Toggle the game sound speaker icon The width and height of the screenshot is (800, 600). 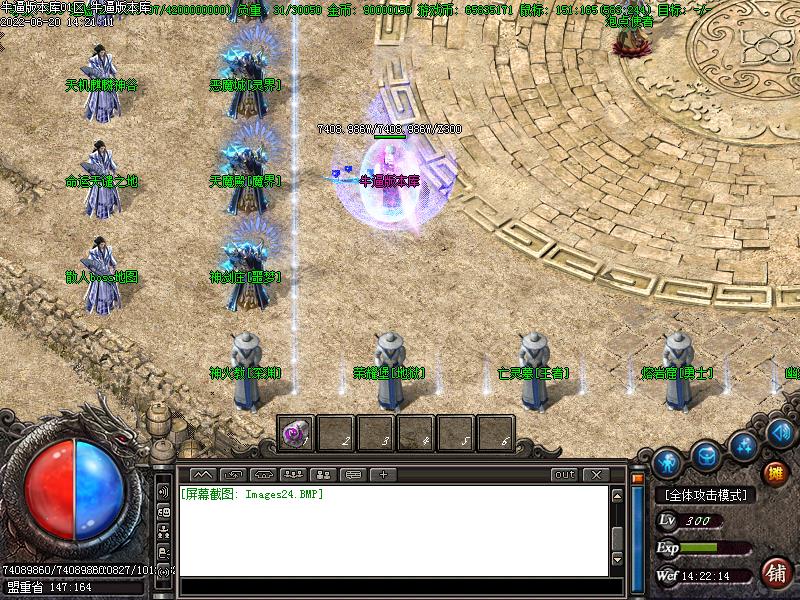(x=783, y=433)
